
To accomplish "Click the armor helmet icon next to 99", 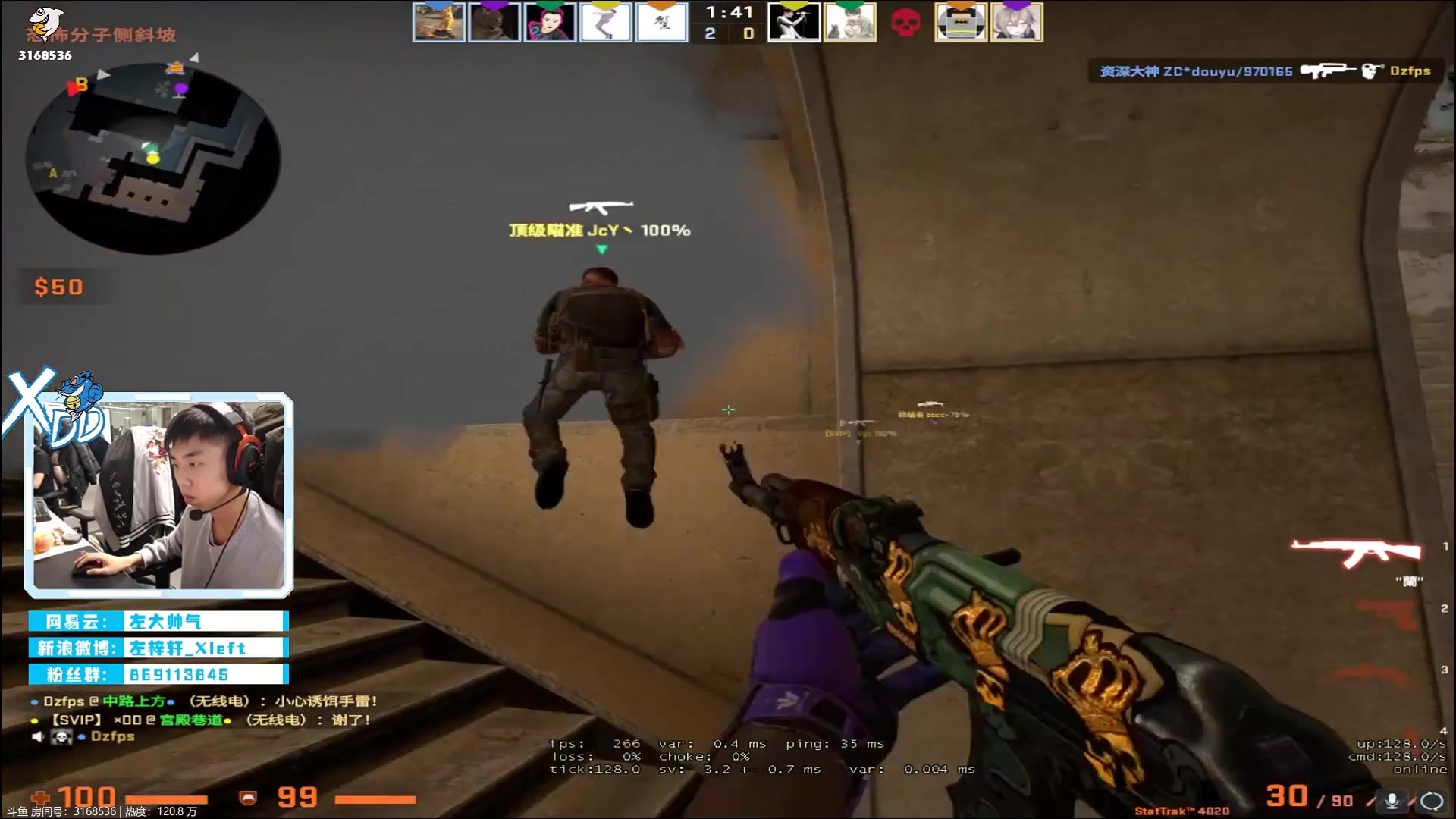I will (249, 798).
